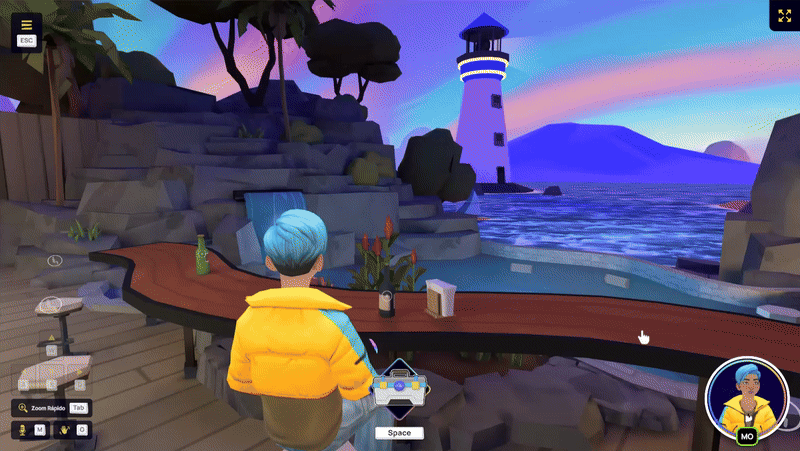This screenshot has height=451, width=800.
Task: Open the hamburger main menu
Action: (26, 25)
